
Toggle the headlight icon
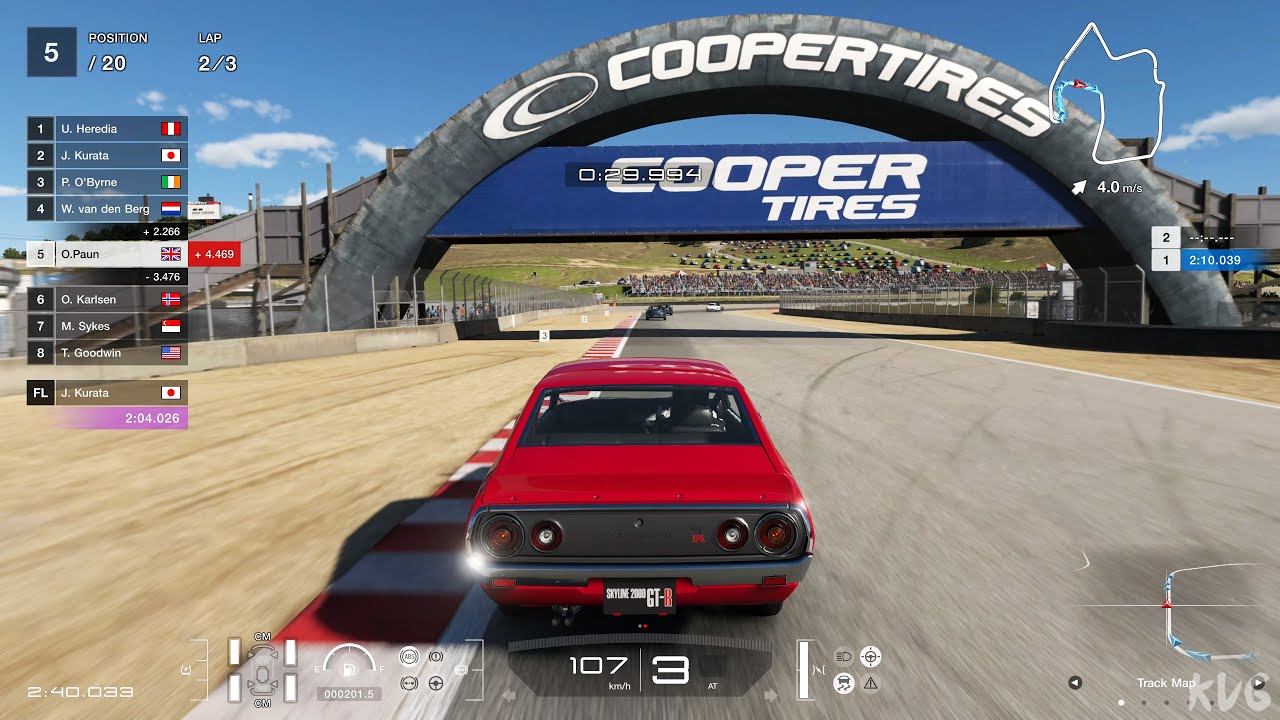pyautogui.click(x=843, y=657)
